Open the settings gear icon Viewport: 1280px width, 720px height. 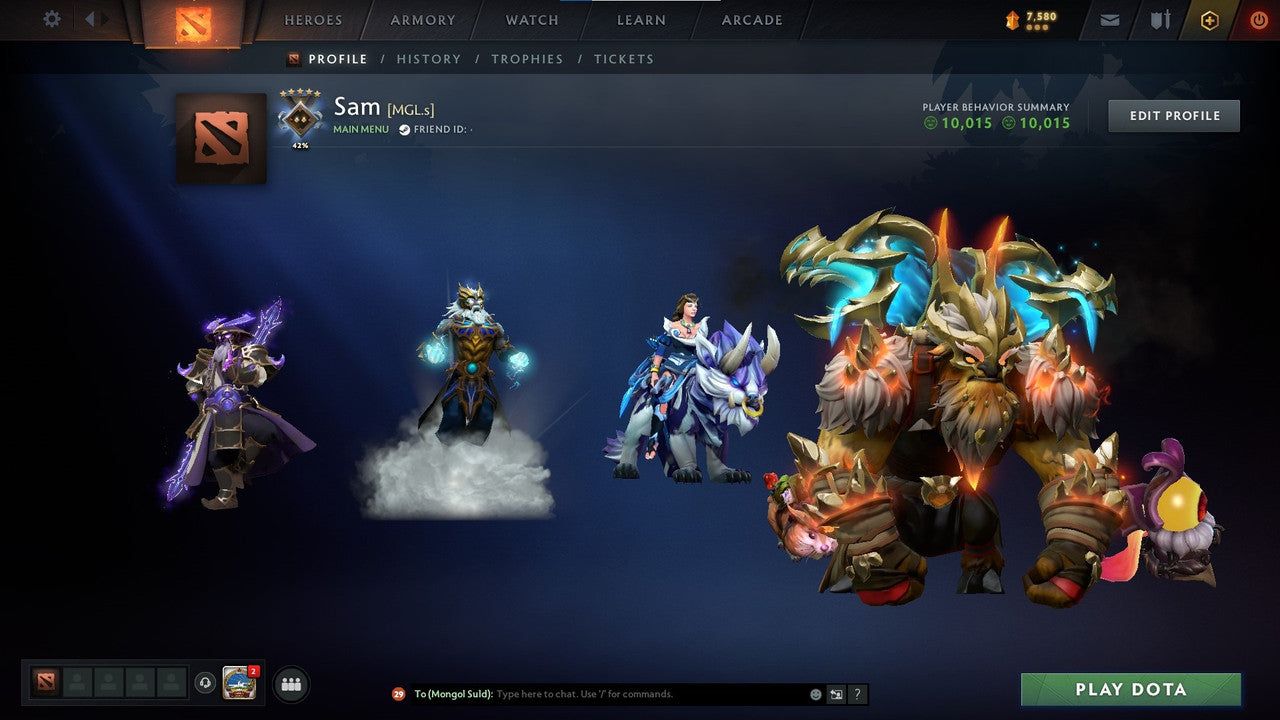click(51, 19)
